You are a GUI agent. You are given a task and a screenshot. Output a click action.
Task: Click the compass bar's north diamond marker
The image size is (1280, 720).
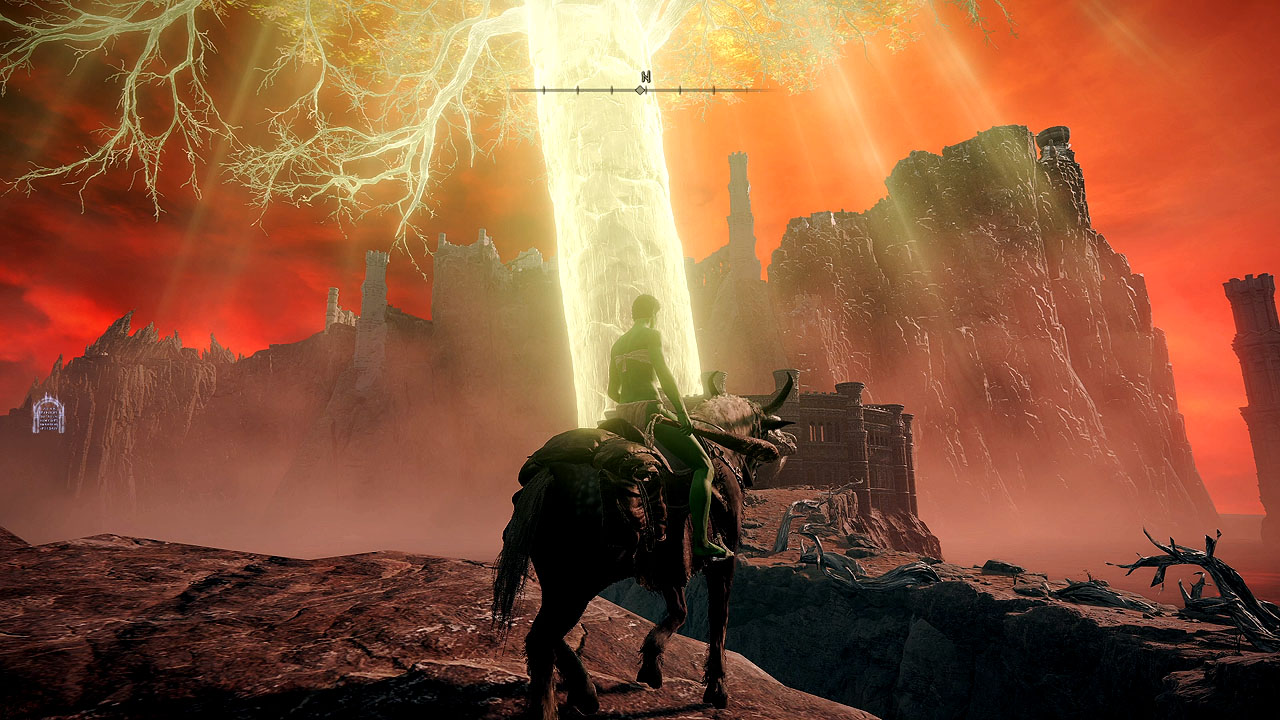coord(640,90)
